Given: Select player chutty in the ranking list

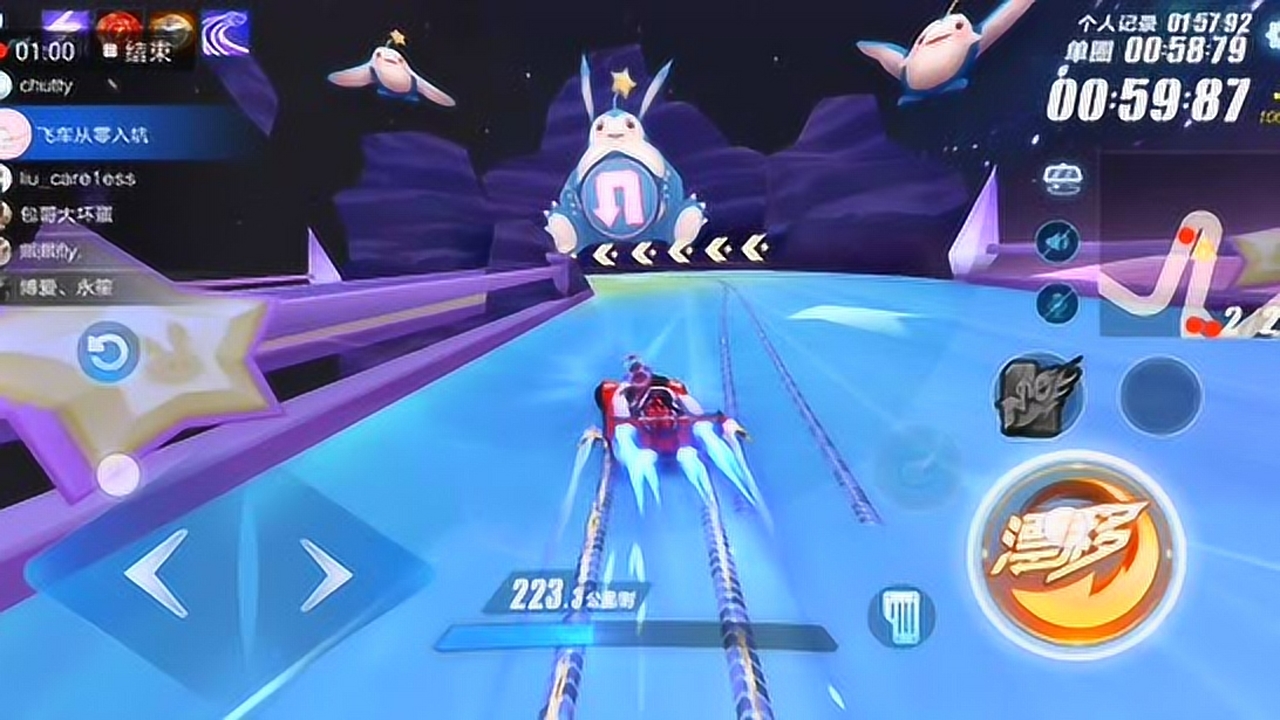Looking at the screenshot, I should [x=46, y=86].
